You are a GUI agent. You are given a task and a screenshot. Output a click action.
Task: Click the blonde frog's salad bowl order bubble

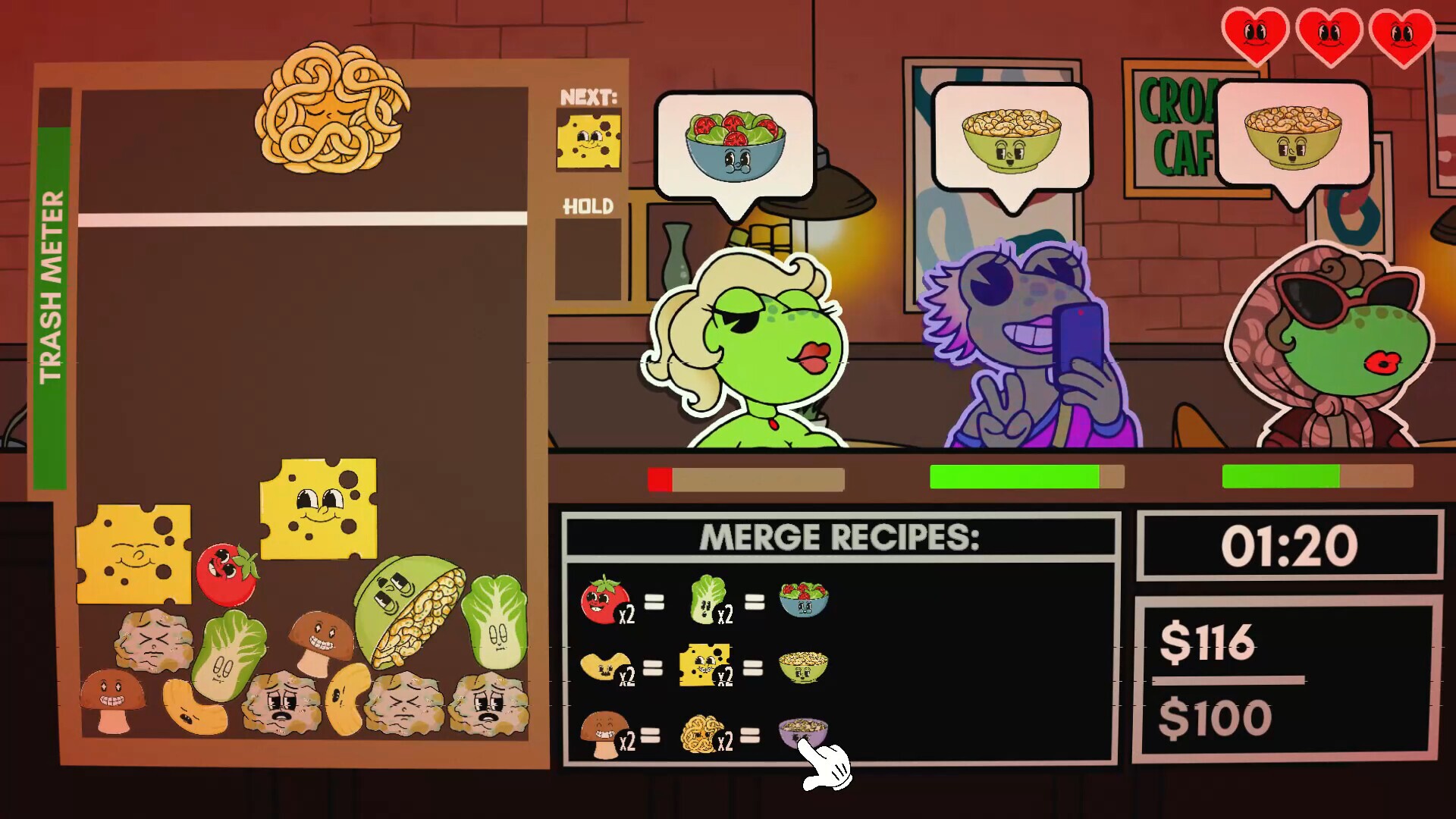click(735, 145)
